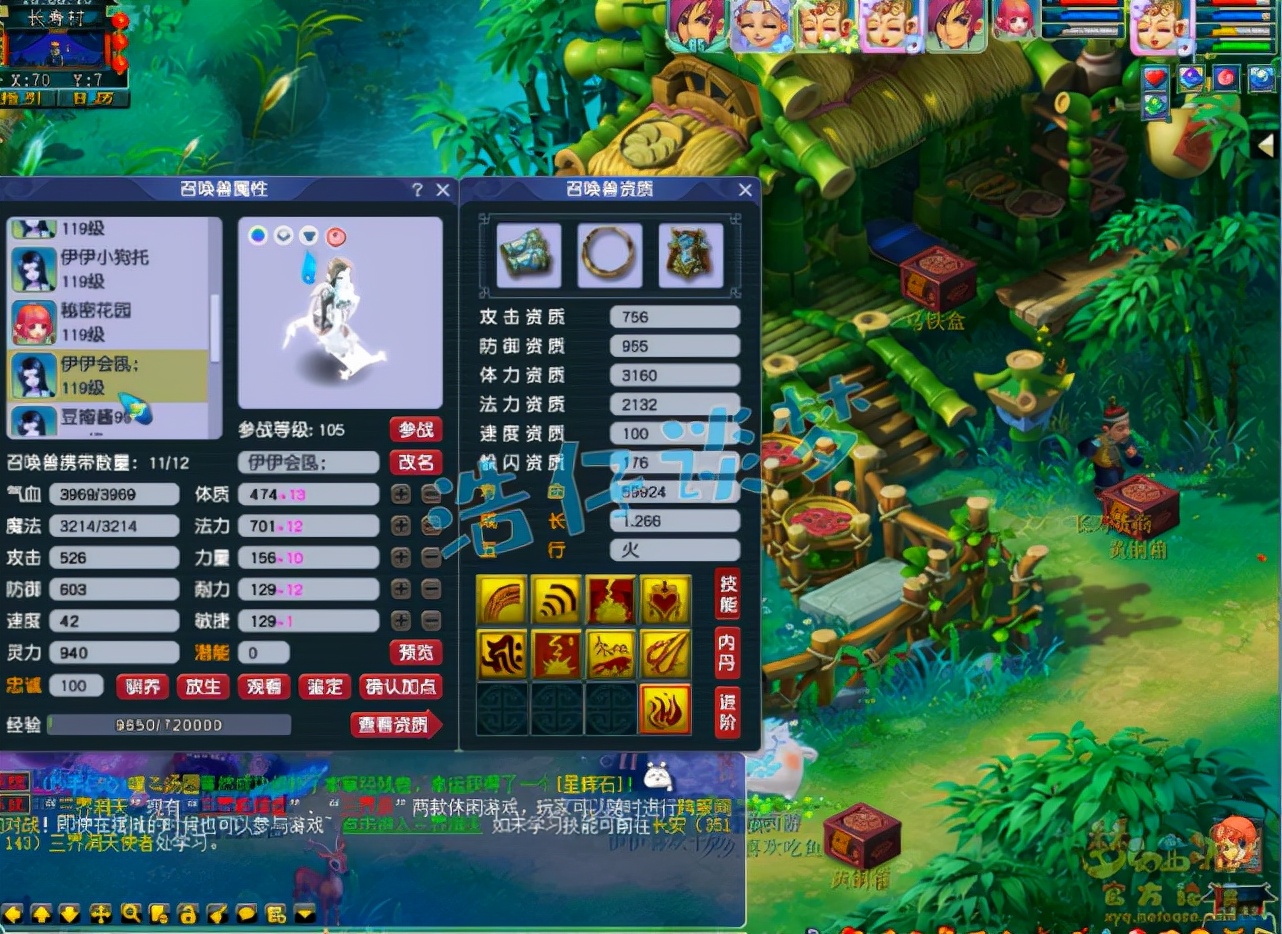1282x934 pixels.
Task: Click the 参战 button
Action: pos(416,430)
